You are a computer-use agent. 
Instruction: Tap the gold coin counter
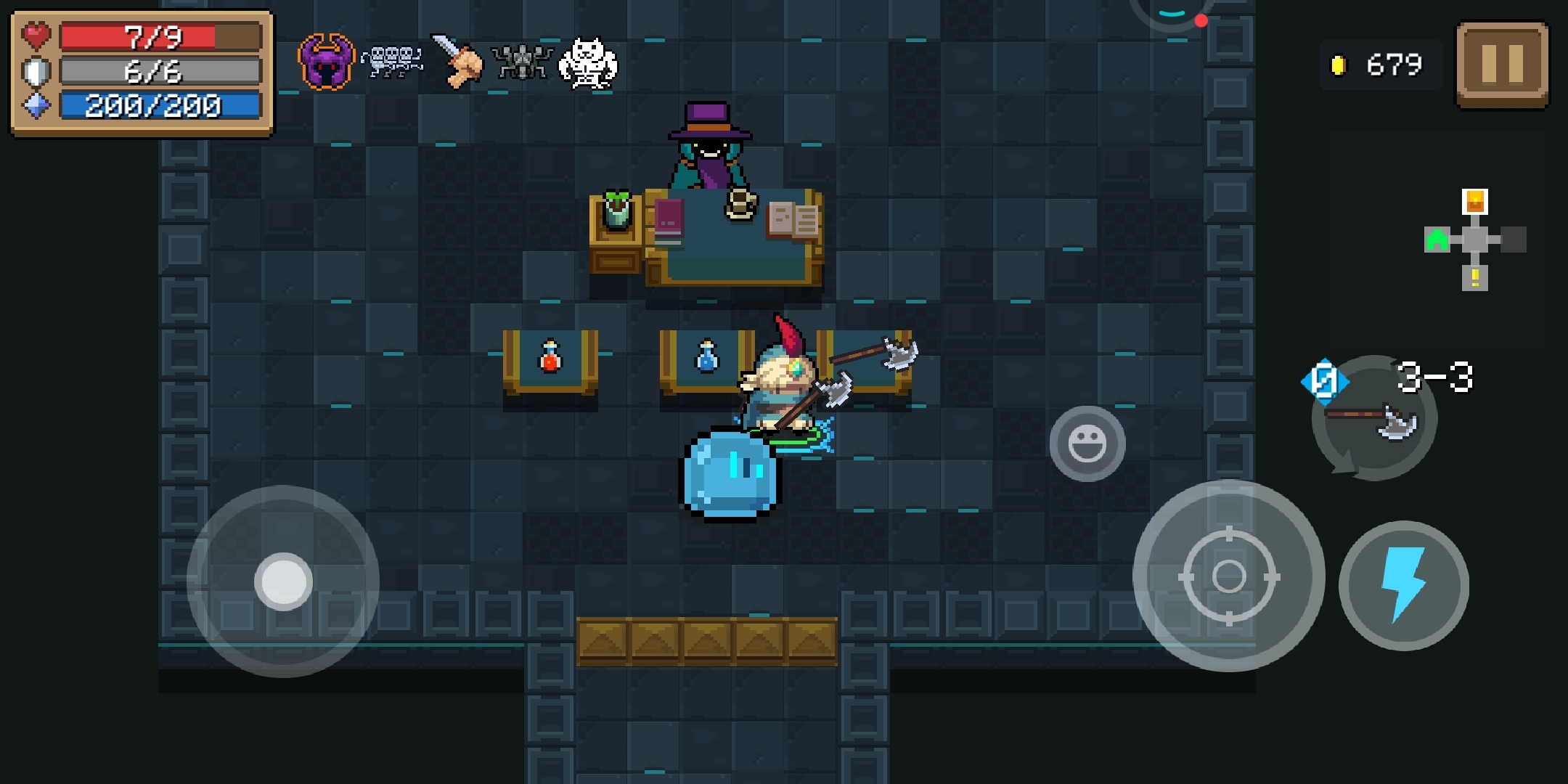(x=1379, y=65)
